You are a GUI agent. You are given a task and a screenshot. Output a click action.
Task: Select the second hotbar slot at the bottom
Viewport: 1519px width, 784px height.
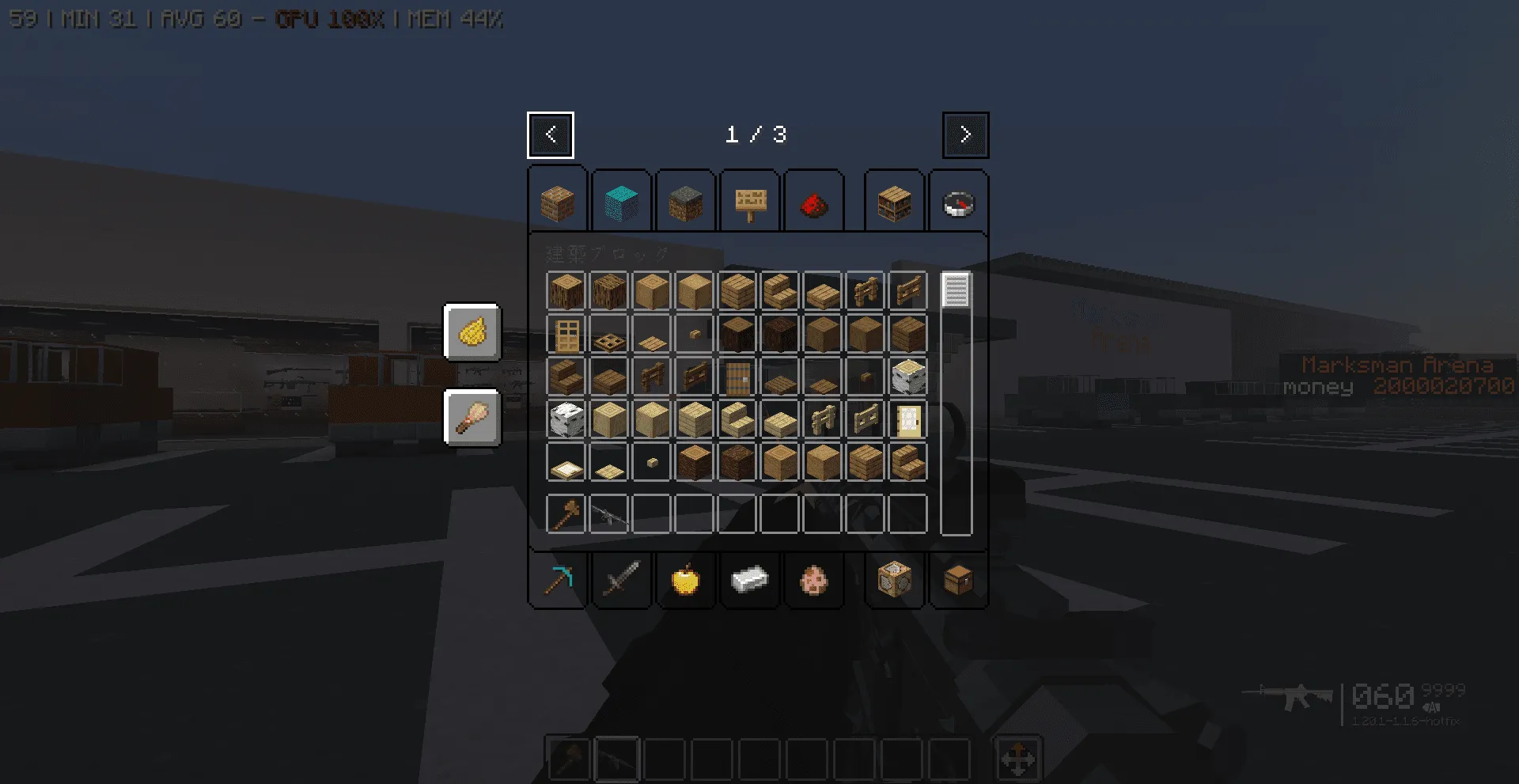(x=618, y=759)
